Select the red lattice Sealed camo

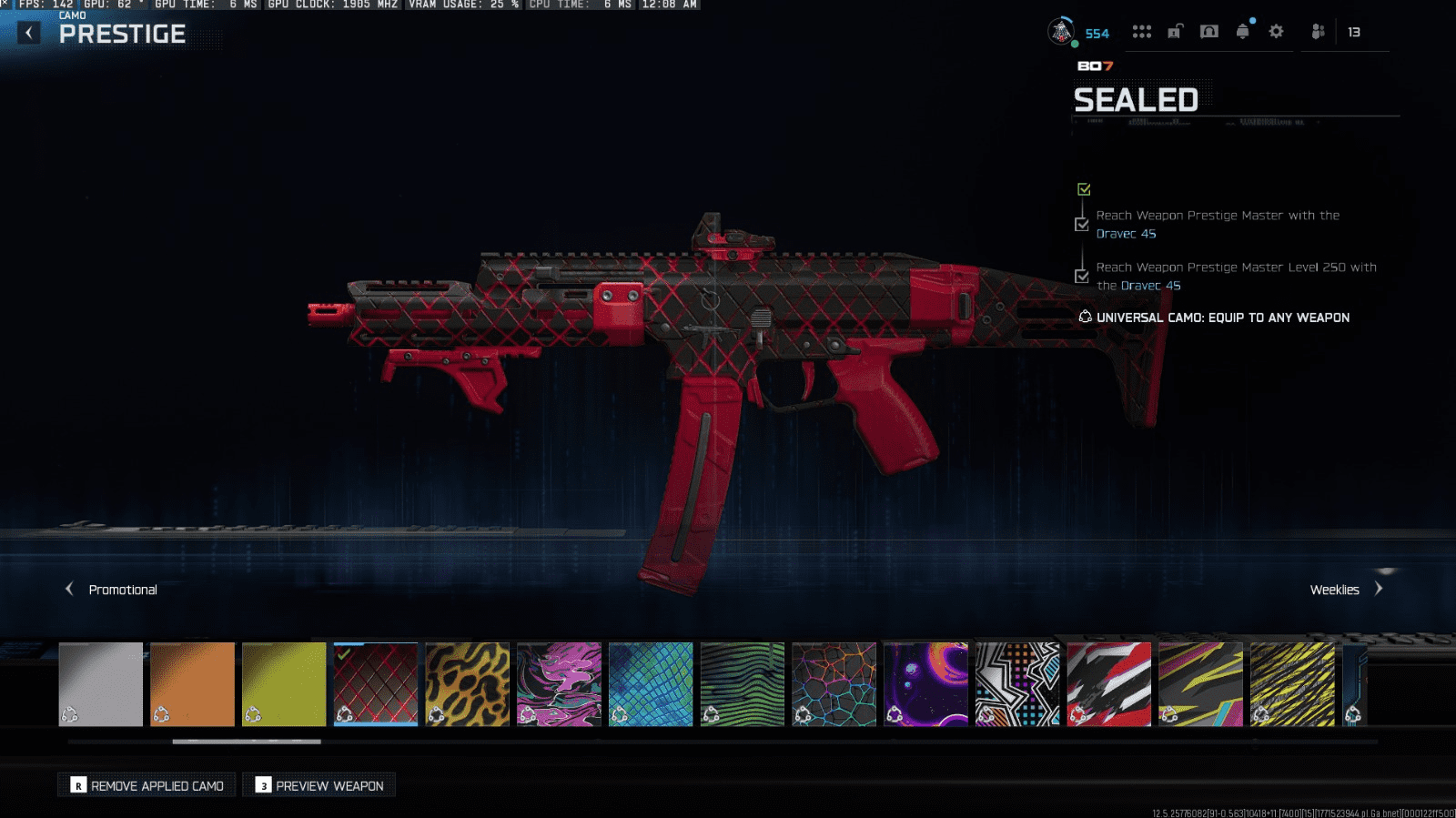click(376, 684)
